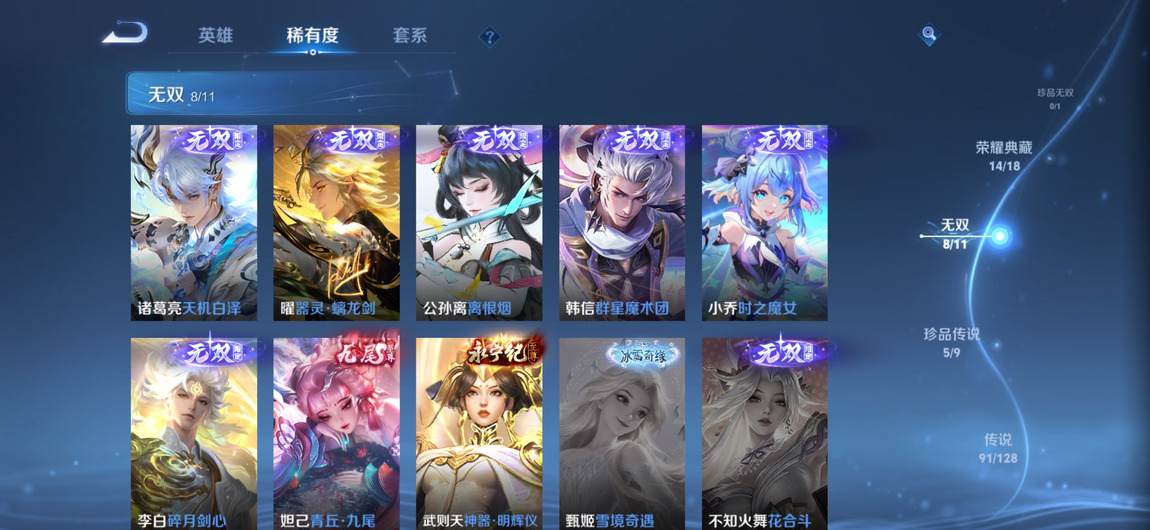
Task: Select the 稀有度 tab
Action: (x=312, y=35)
